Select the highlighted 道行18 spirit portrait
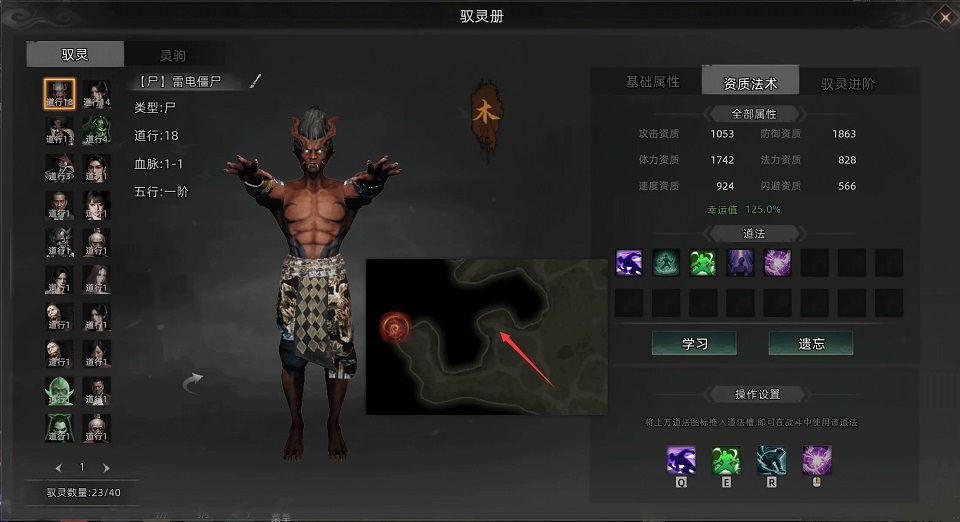This screenshot has width=960, height=522. tap(60, 95)
